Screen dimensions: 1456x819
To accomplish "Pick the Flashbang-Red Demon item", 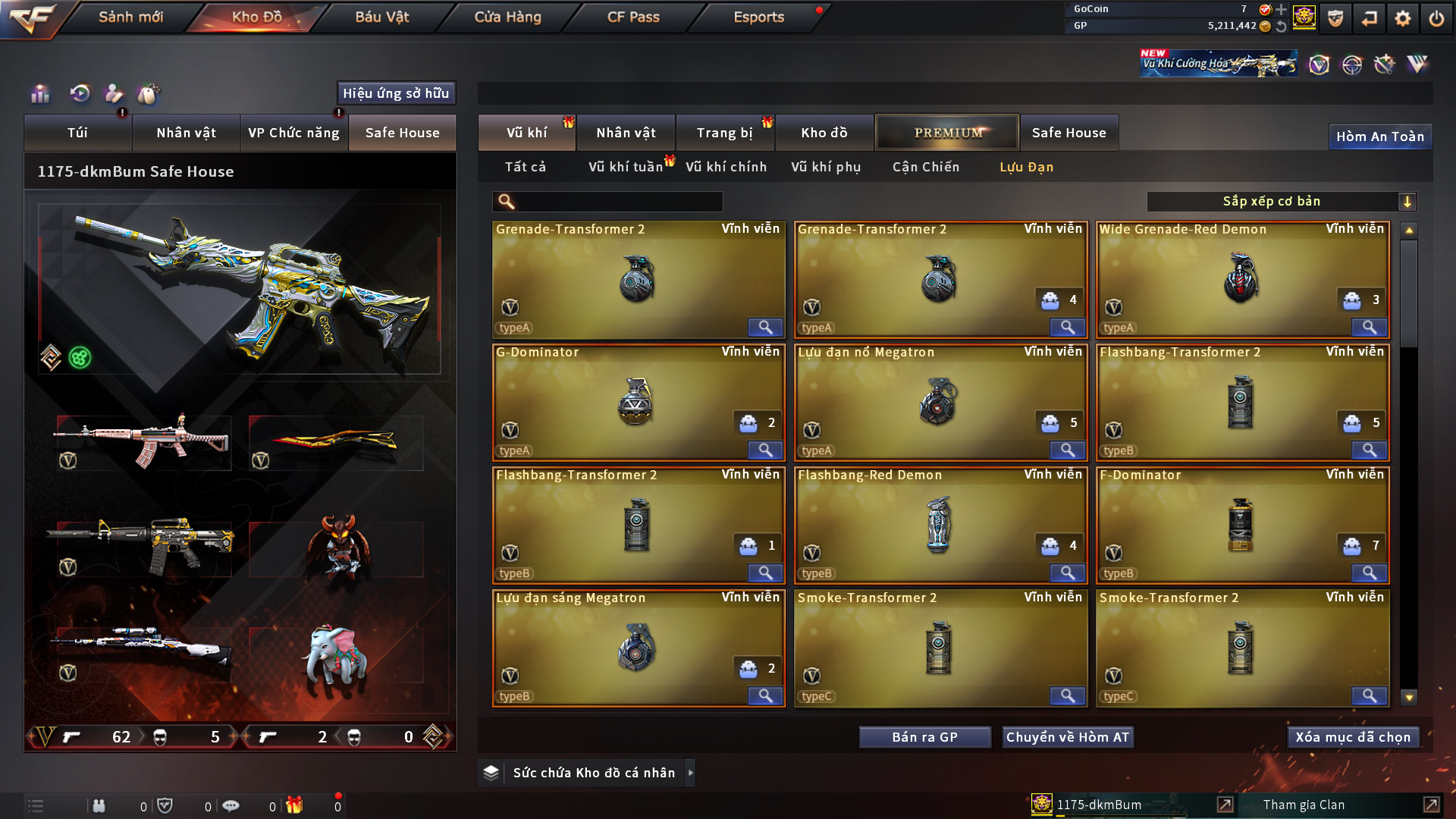I will (940, 525).
